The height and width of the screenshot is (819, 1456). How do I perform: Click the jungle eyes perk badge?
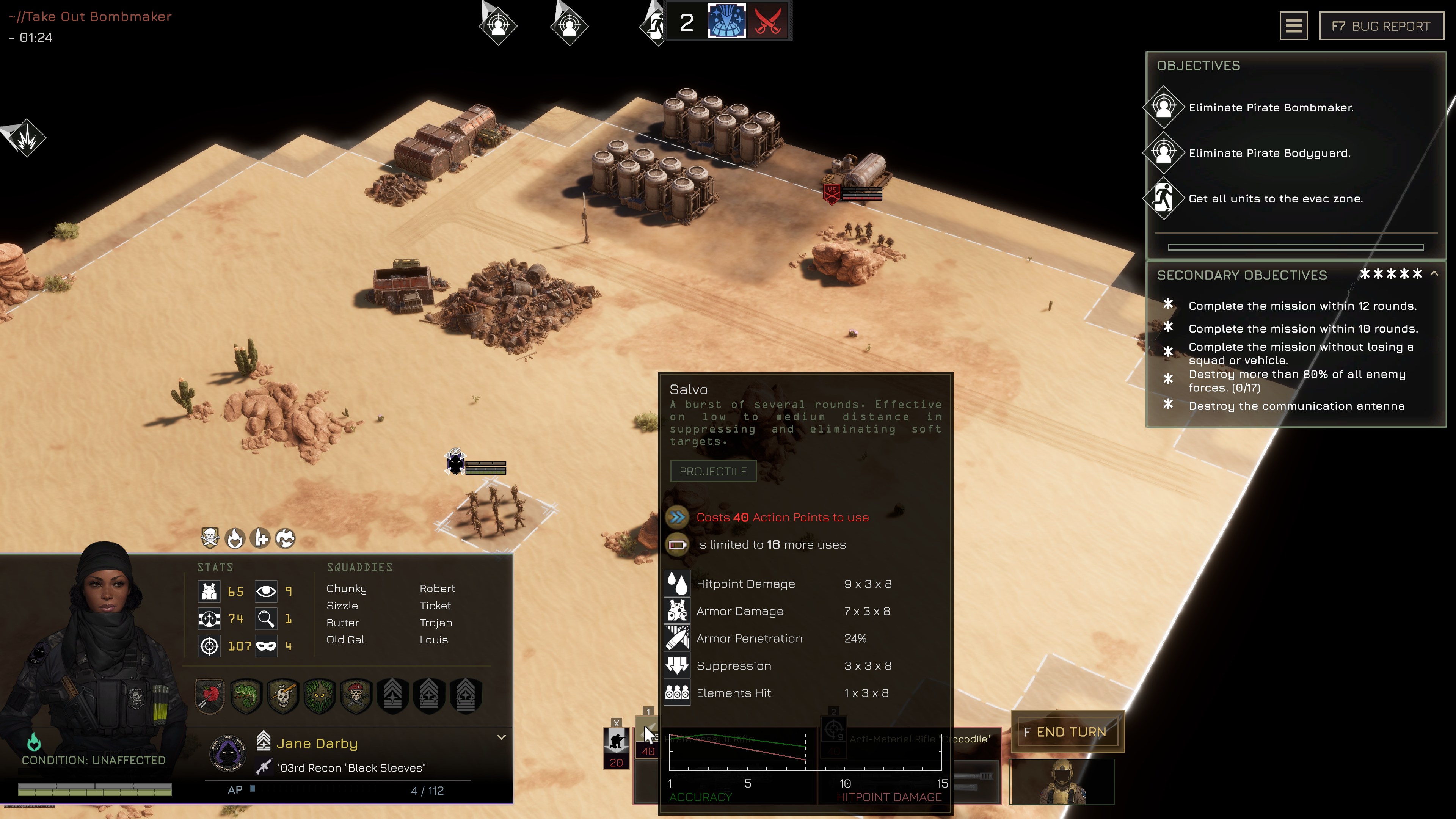point(319,695)
